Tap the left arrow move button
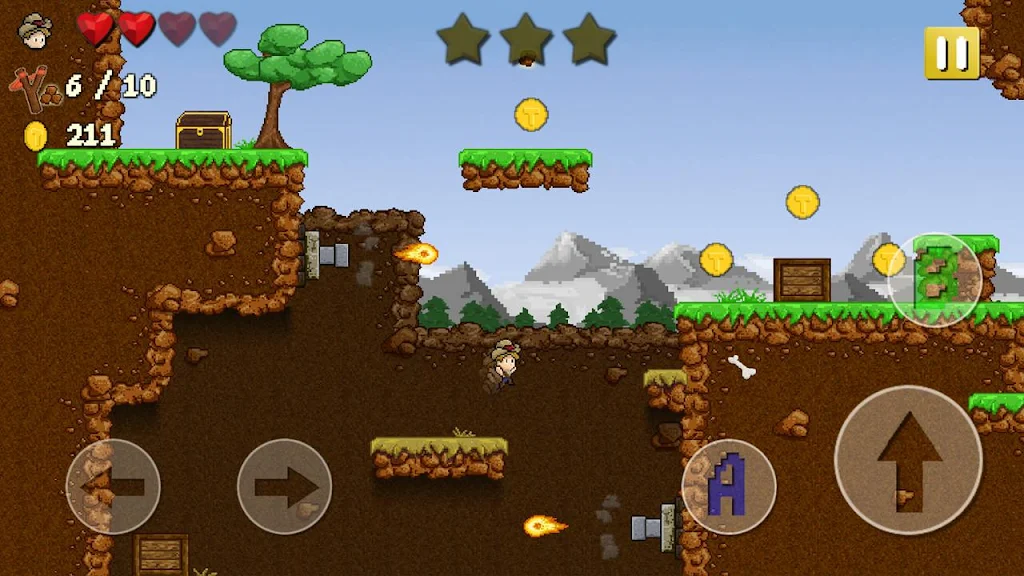 tap(112, 487)
